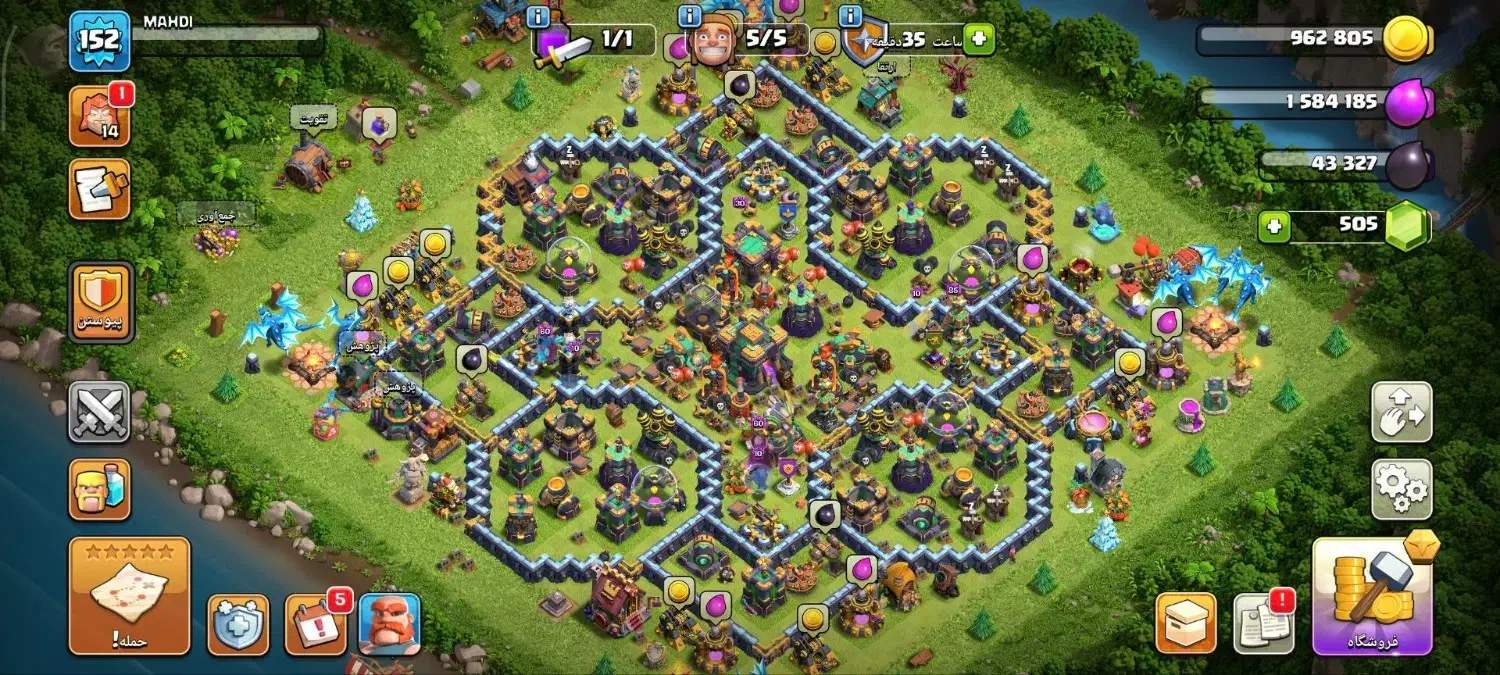Open the settings gears button
The image size is (1500, 675).
[x=1401, y=489]
